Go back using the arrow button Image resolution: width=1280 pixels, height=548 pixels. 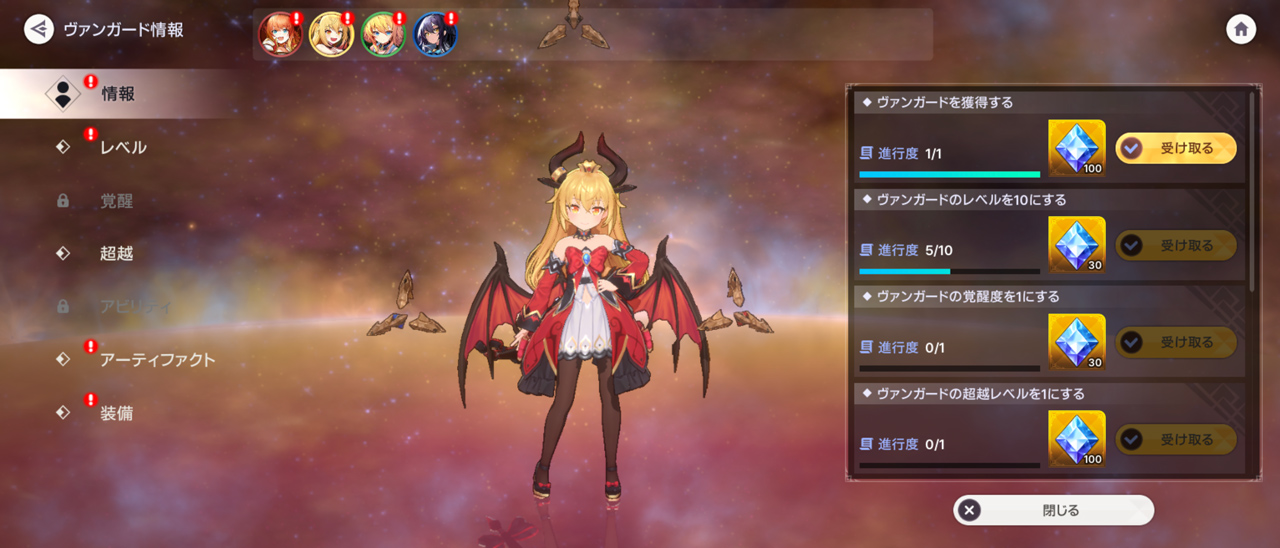(x=39, y=29)
